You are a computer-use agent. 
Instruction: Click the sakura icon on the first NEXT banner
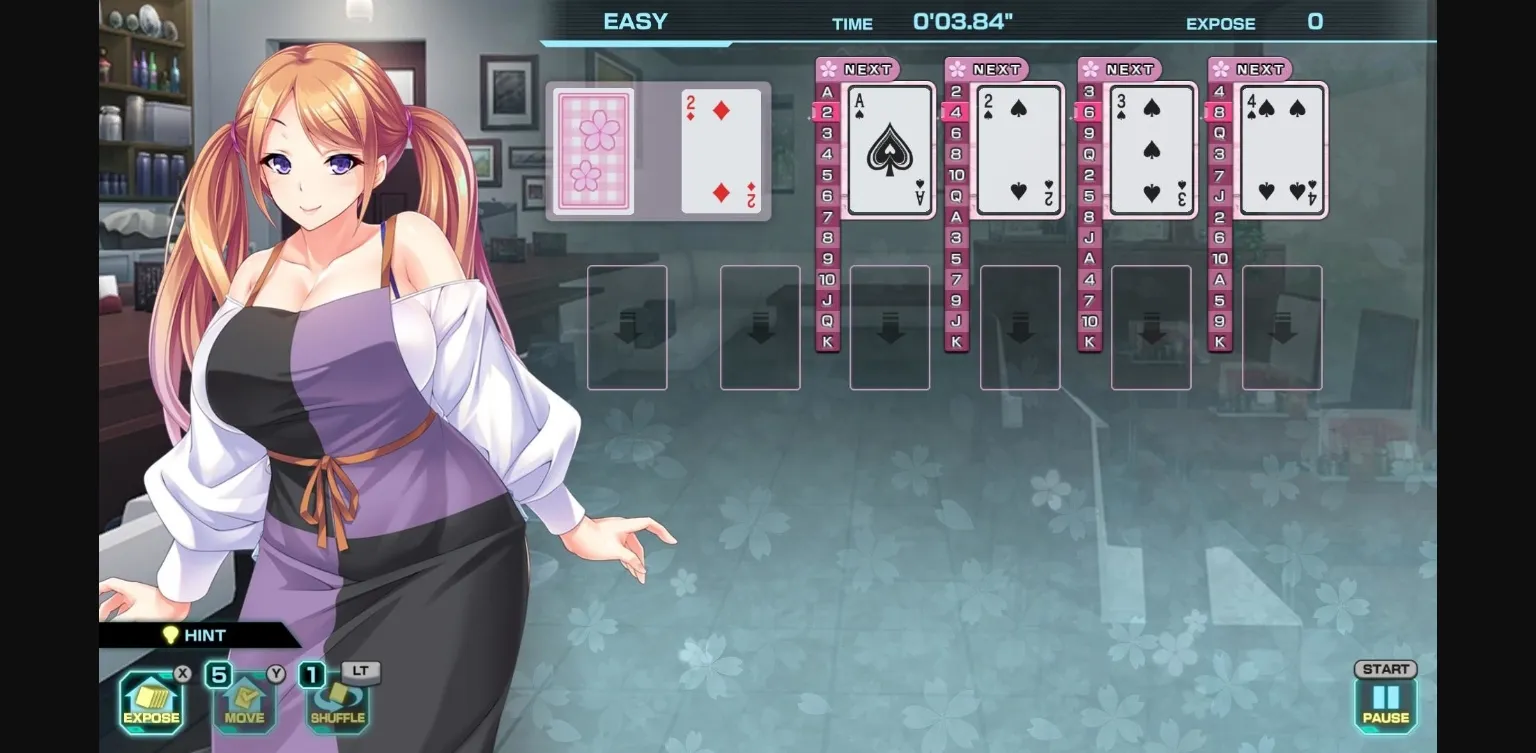point(826,69)
